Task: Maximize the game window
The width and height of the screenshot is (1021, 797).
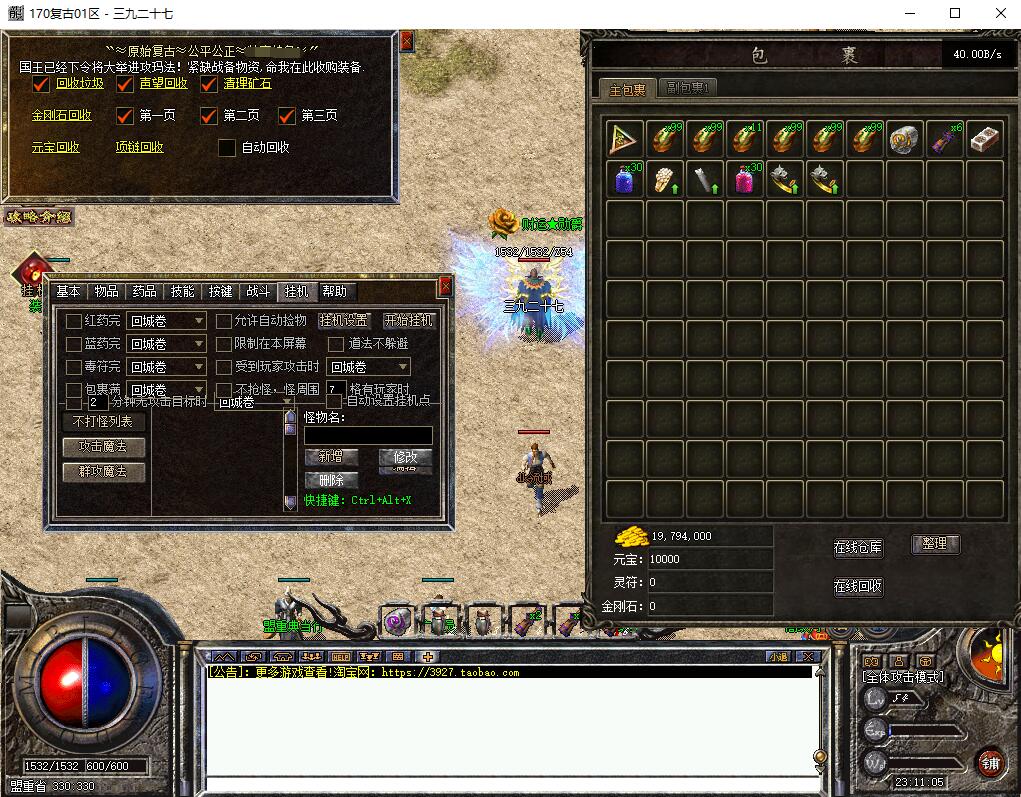Action: (955, 13)
